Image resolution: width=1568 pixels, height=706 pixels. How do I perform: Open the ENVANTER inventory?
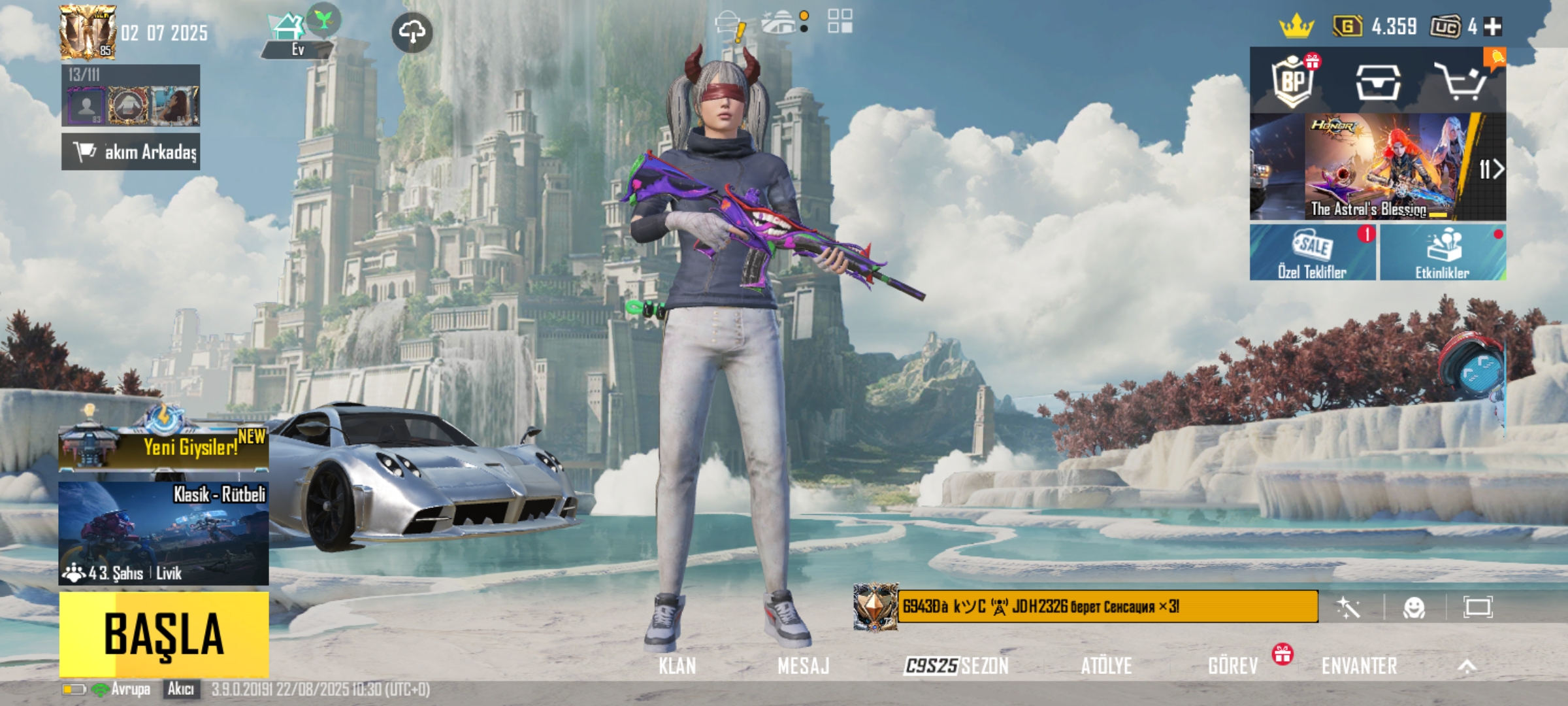tap(1359, 666)
